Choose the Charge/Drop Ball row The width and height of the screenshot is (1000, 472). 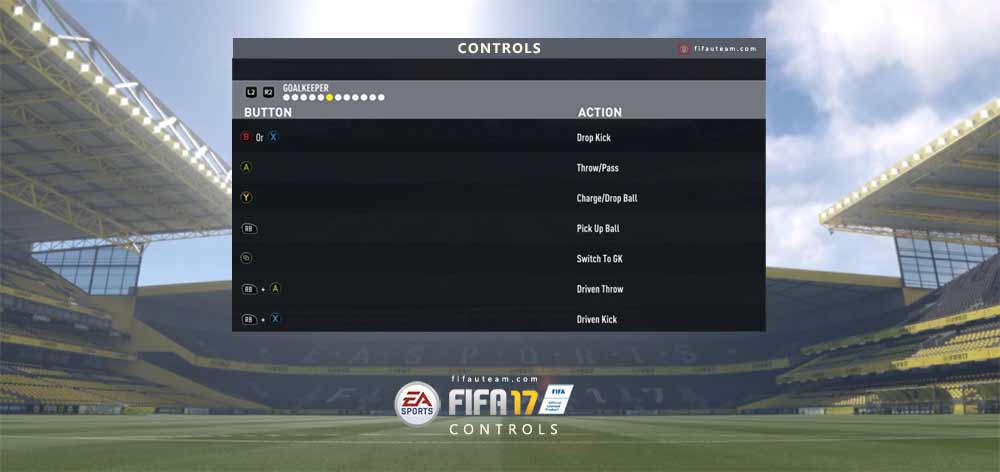click(499, 198)
